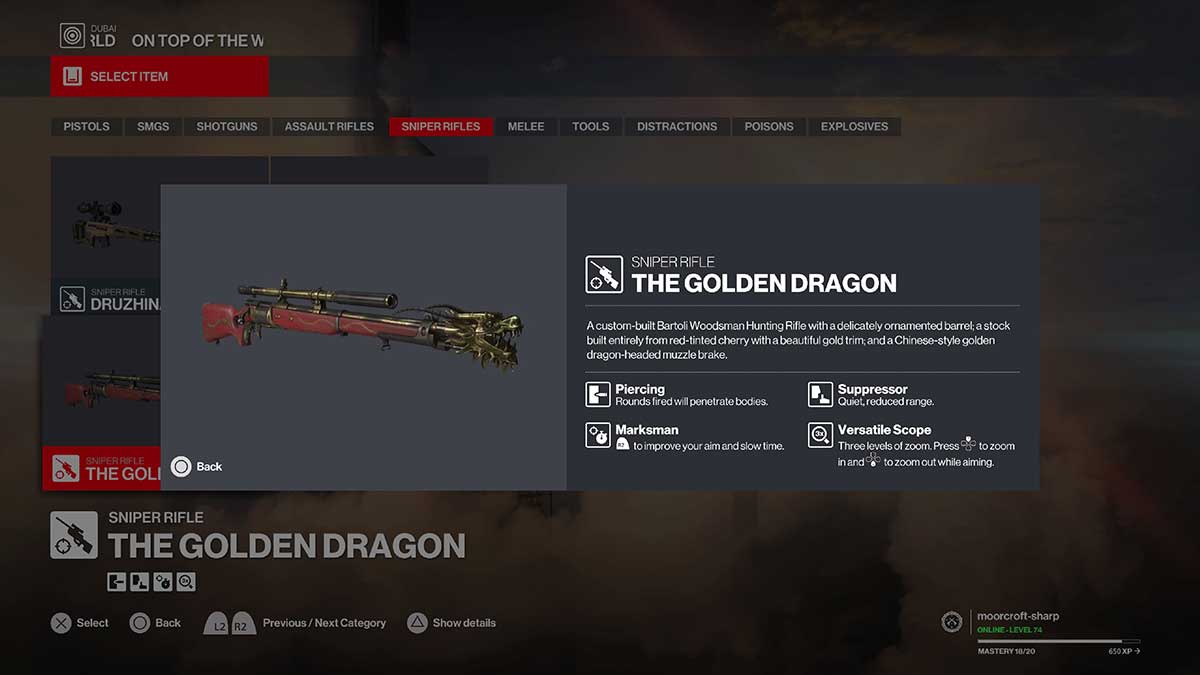Switch to the Pistols category tab
The width and height of the screenshot is (1200, 675).
pyautogui.click(x=87, y=127)
